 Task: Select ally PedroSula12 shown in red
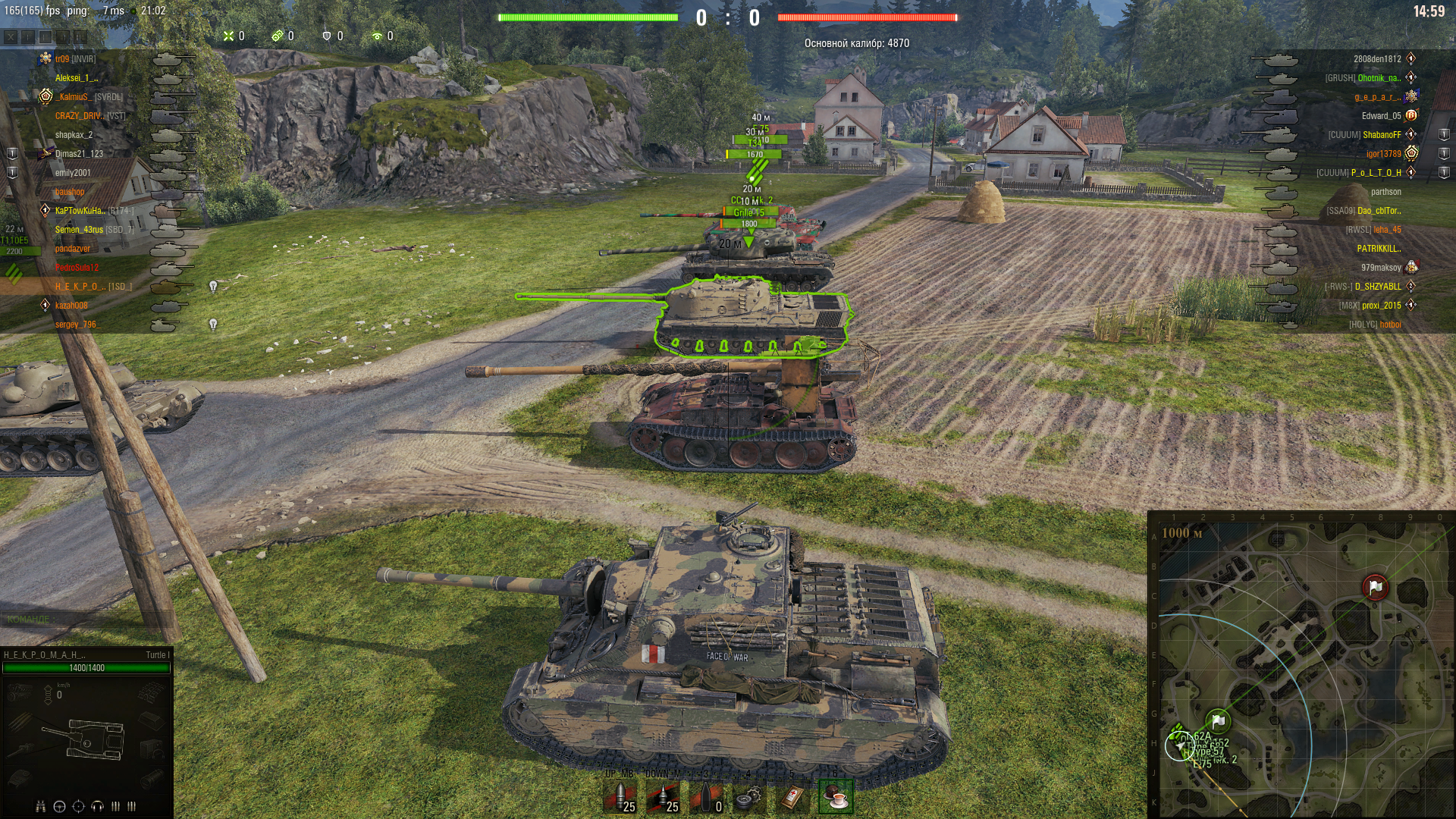[77, 268]
